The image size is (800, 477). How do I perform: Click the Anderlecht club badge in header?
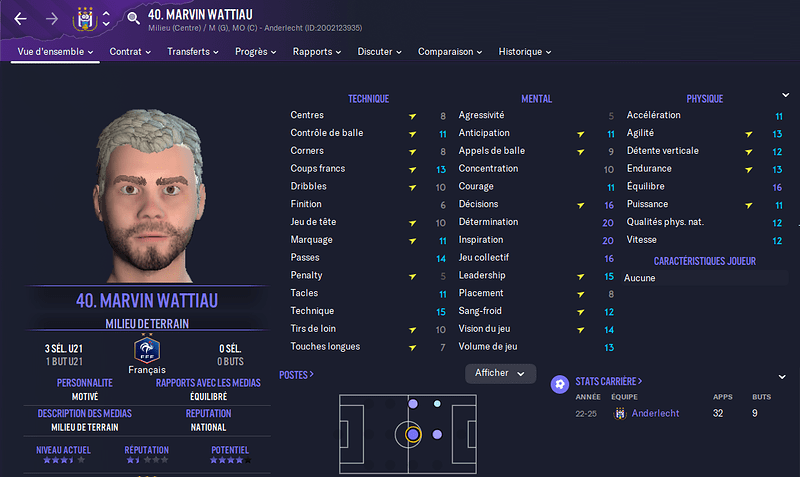point(84,19)
